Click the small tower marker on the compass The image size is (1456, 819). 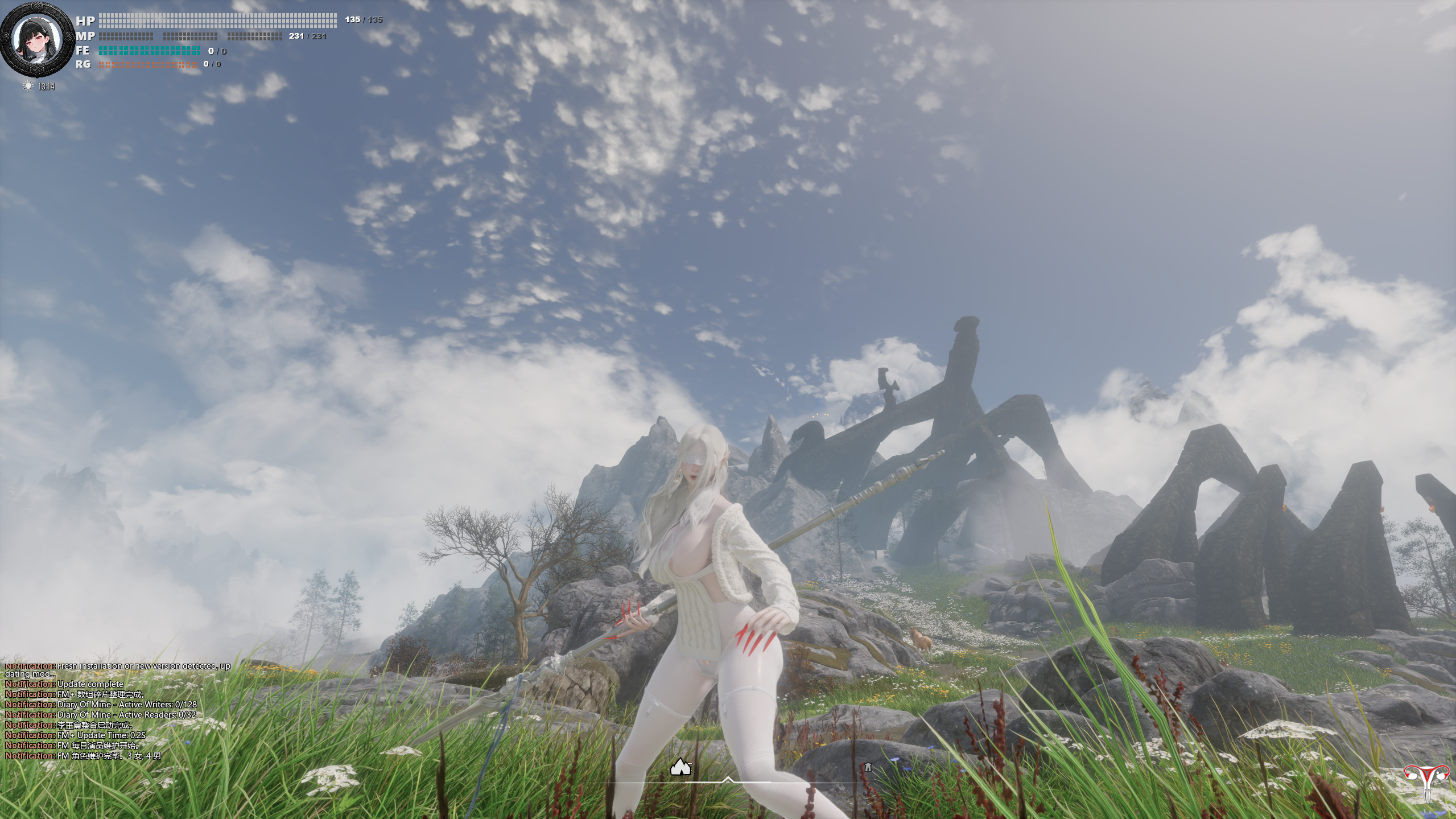click(x=868, y=767)
